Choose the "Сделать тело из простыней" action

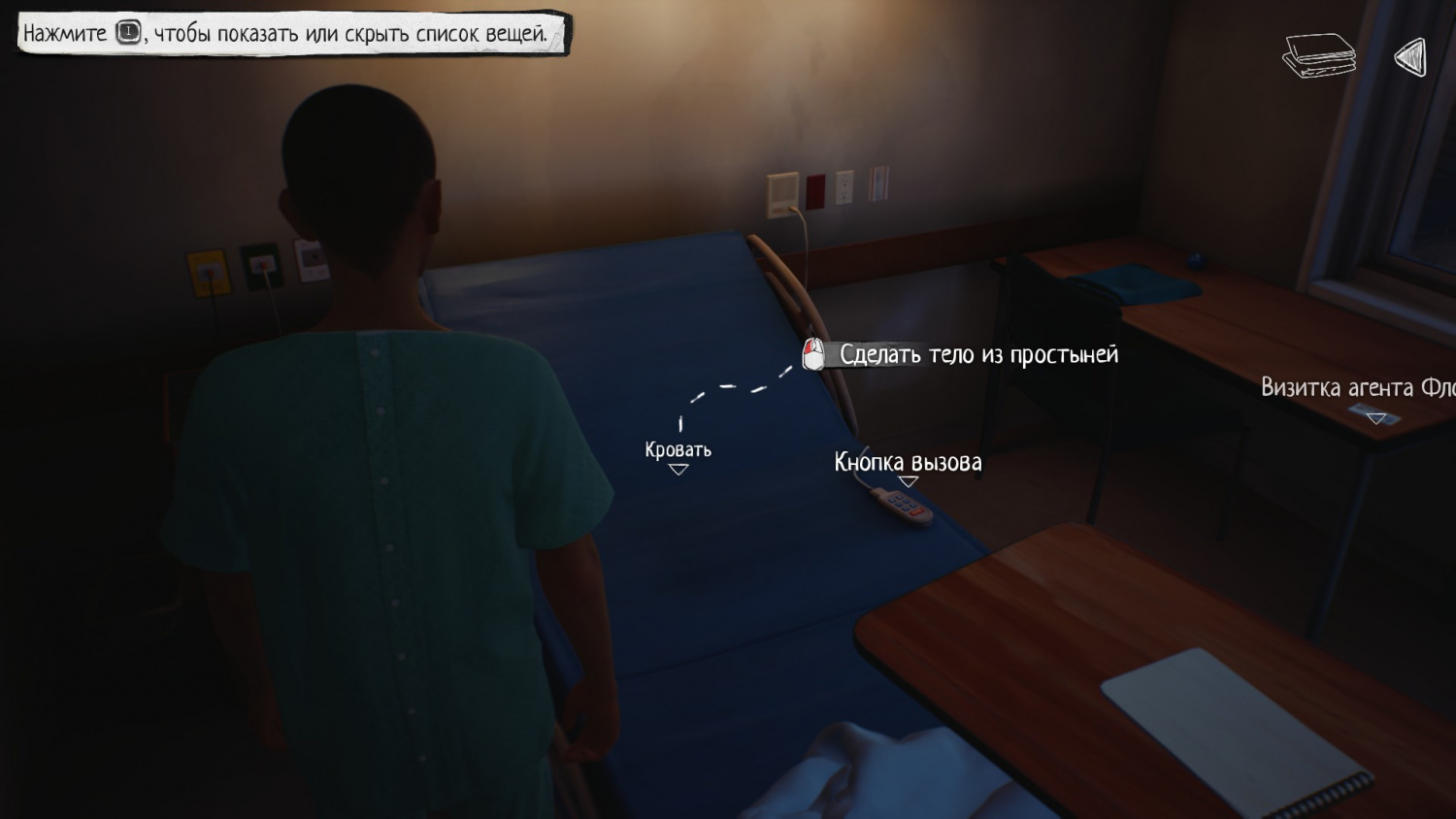(977, 355)
